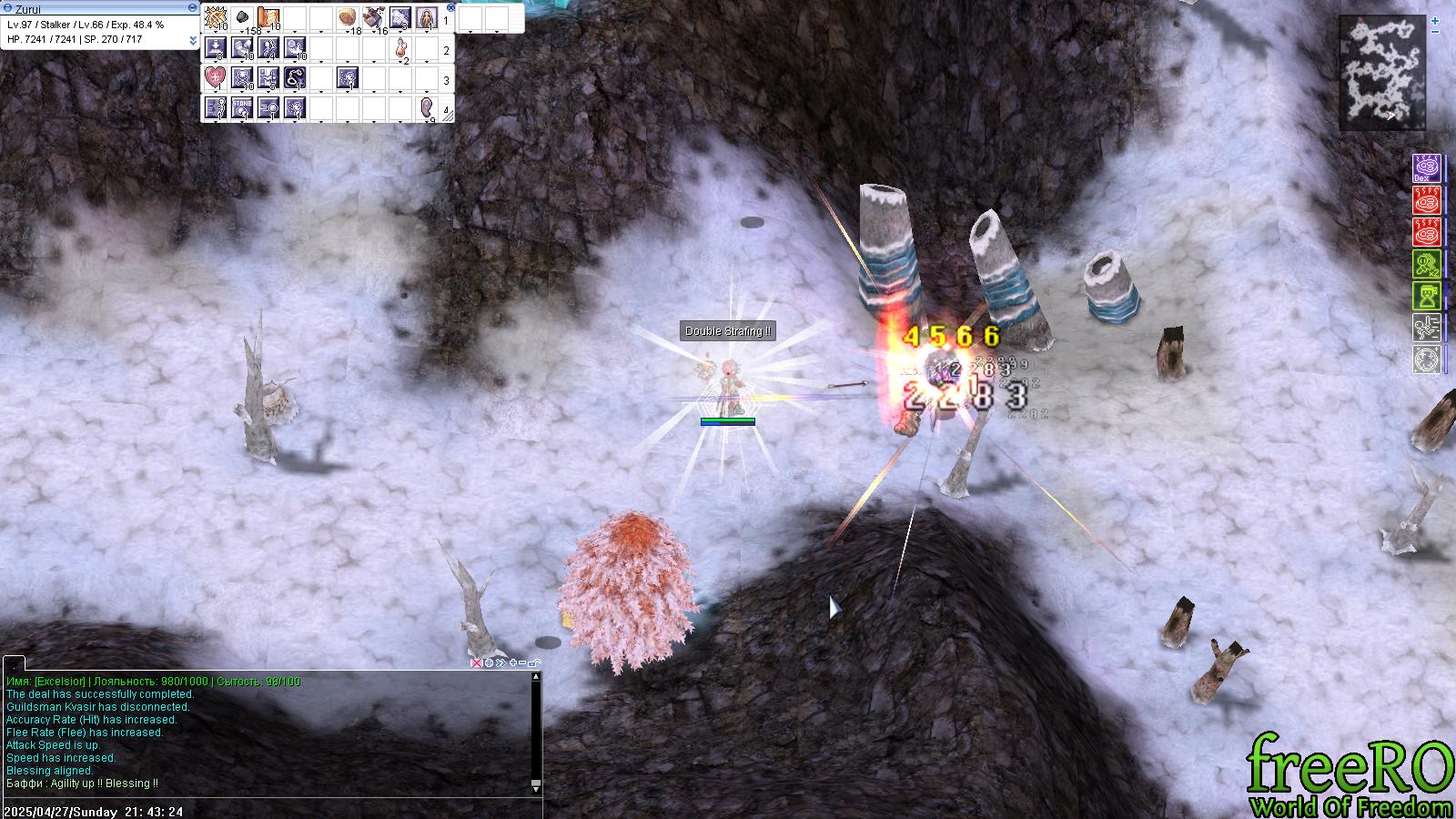Click the purple Dex food buff icon
The width and height of the screenshot is (1456, 819).
(x=1427, y=168)
